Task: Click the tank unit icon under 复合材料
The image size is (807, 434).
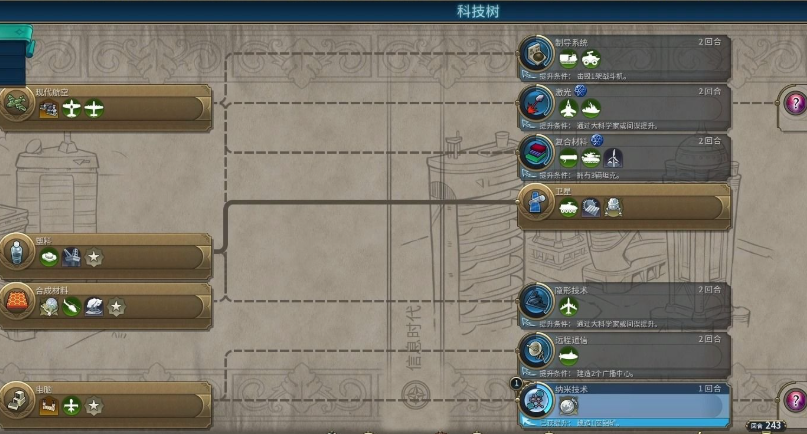Action: [591, 158]
